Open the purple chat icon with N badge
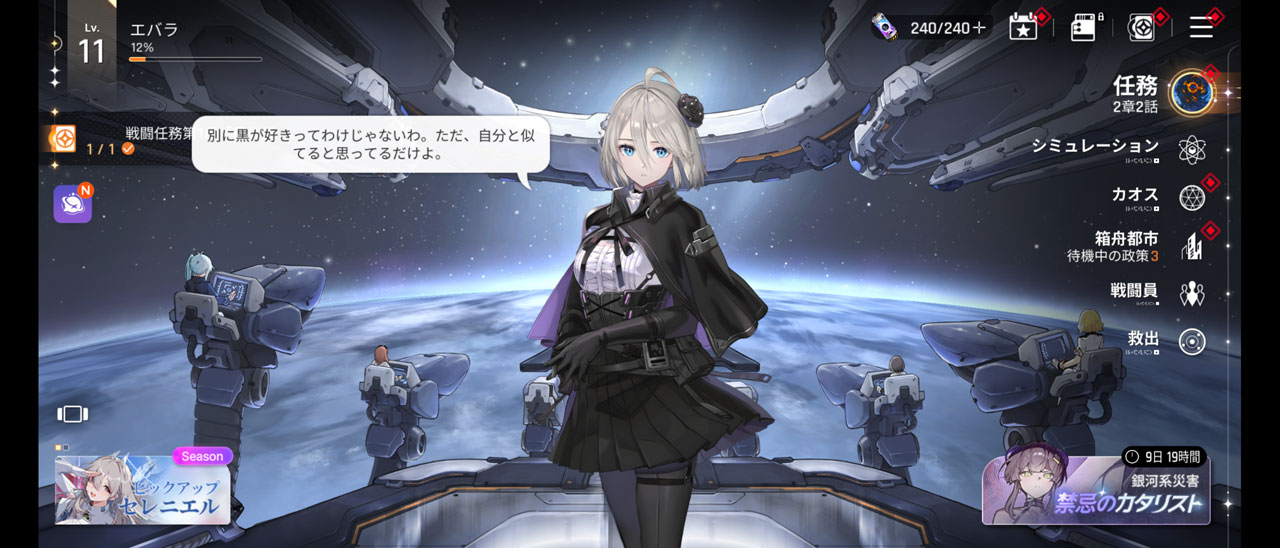1280x548 pixels. (x=73, y=204)
